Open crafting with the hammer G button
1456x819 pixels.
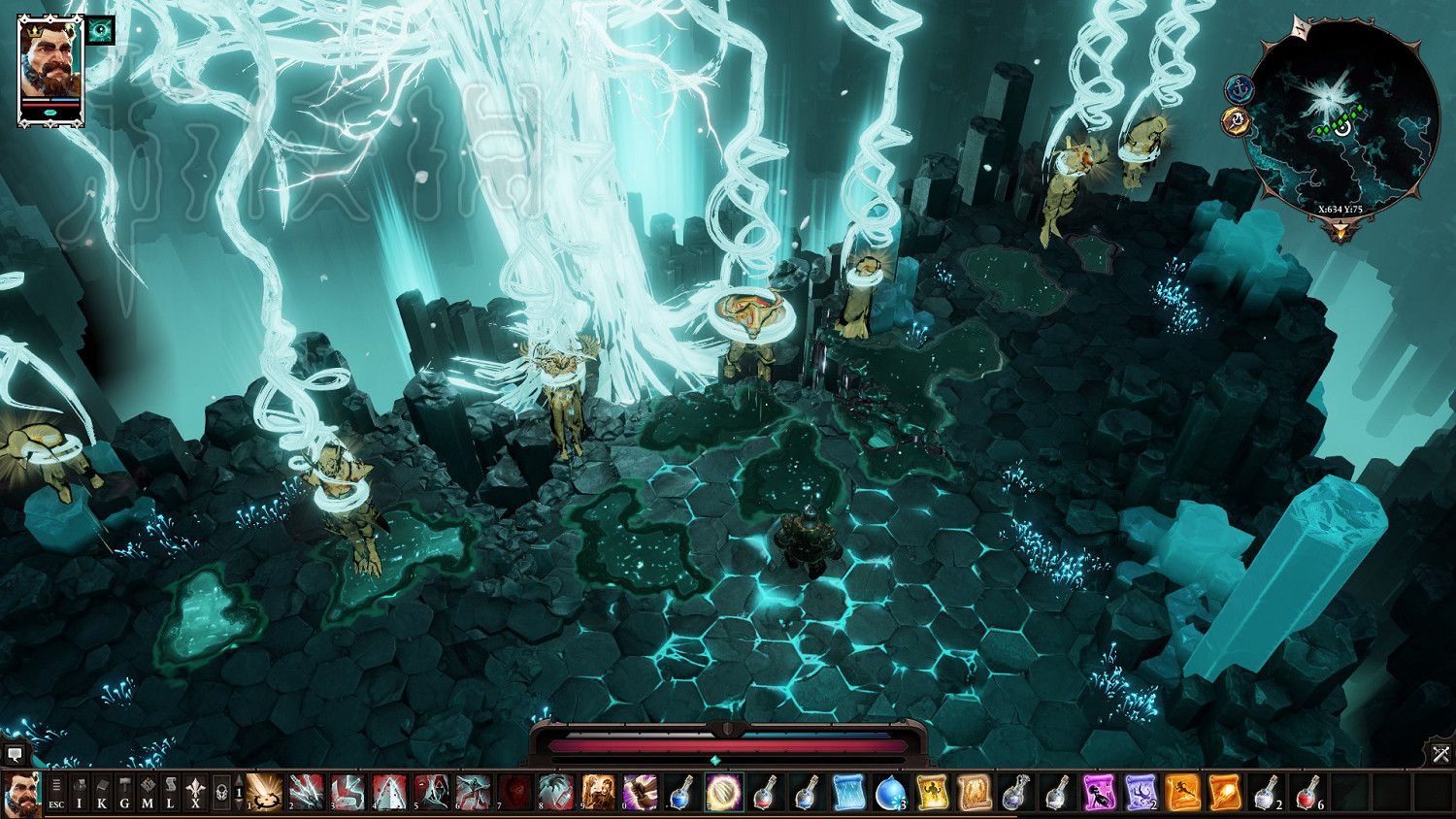(x=124, y=792)
